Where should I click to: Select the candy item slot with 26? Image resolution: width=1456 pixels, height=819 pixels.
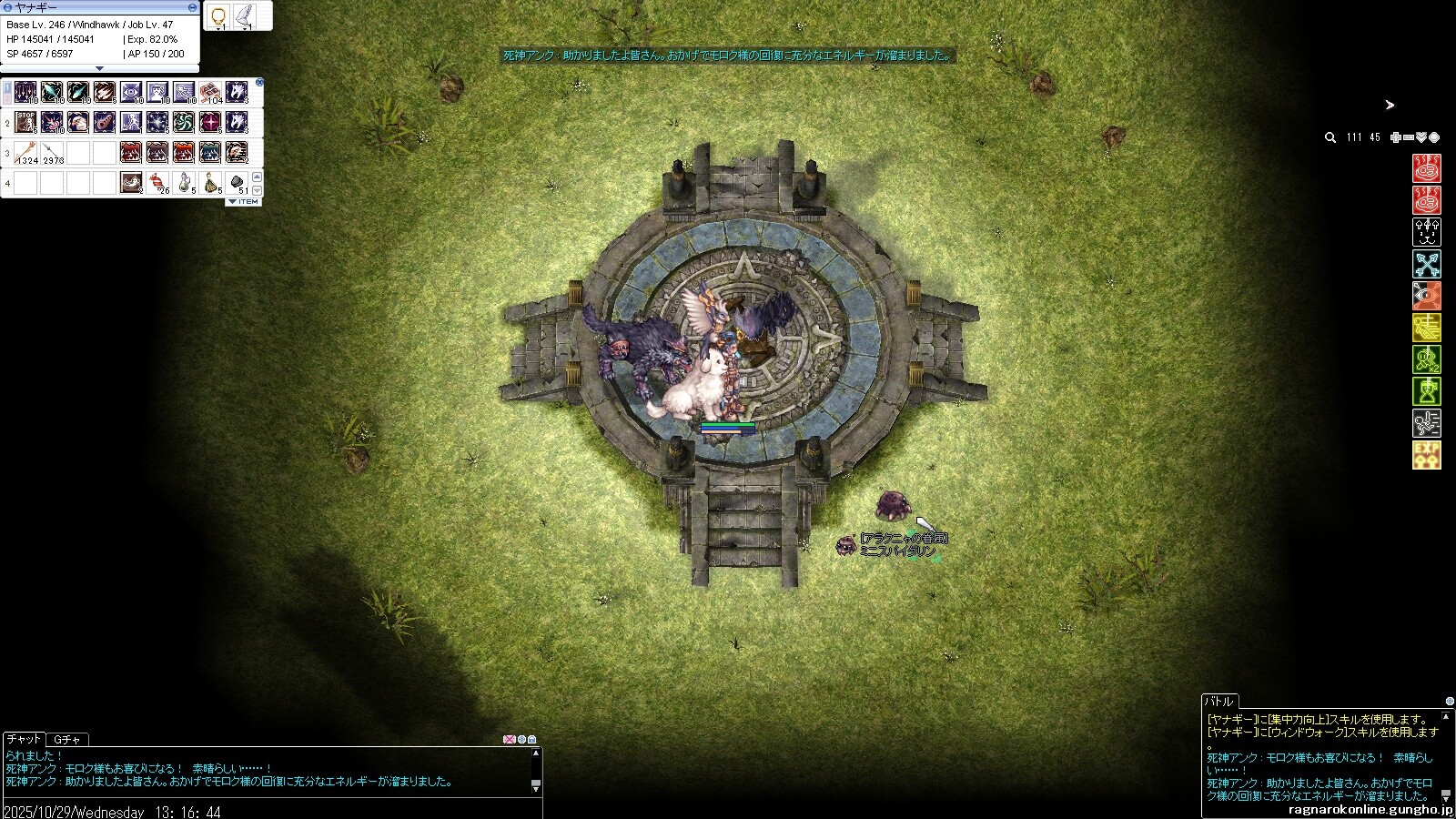pyautogui.click(x=158, y=182)
